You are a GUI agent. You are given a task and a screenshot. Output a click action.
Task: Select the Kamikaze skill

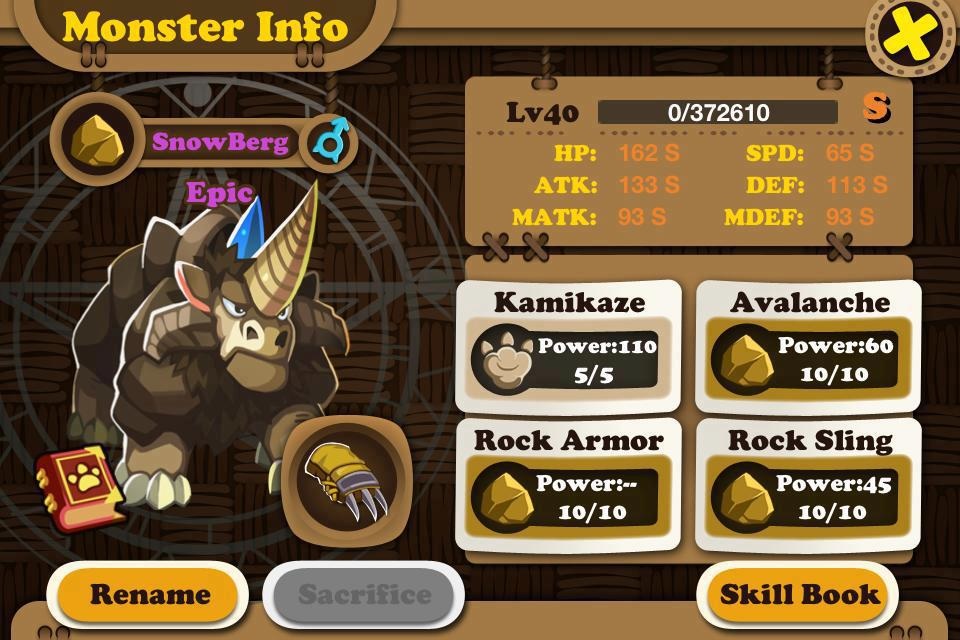(569, 345)
